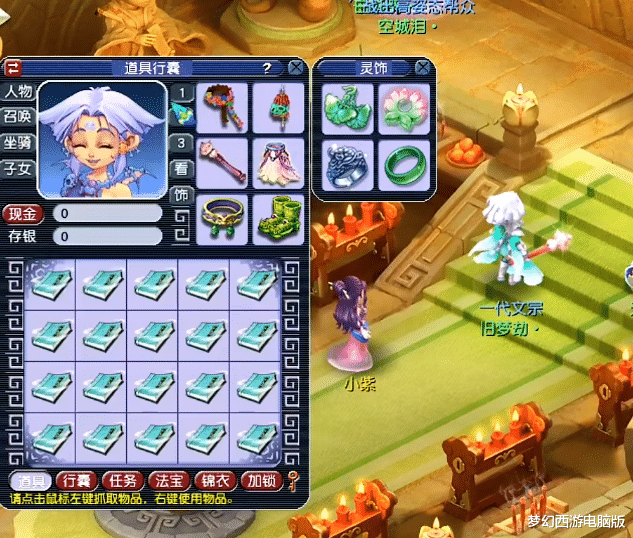
Task: Select the equipped pink dress armor slot
Action: (x=277, y=161)
